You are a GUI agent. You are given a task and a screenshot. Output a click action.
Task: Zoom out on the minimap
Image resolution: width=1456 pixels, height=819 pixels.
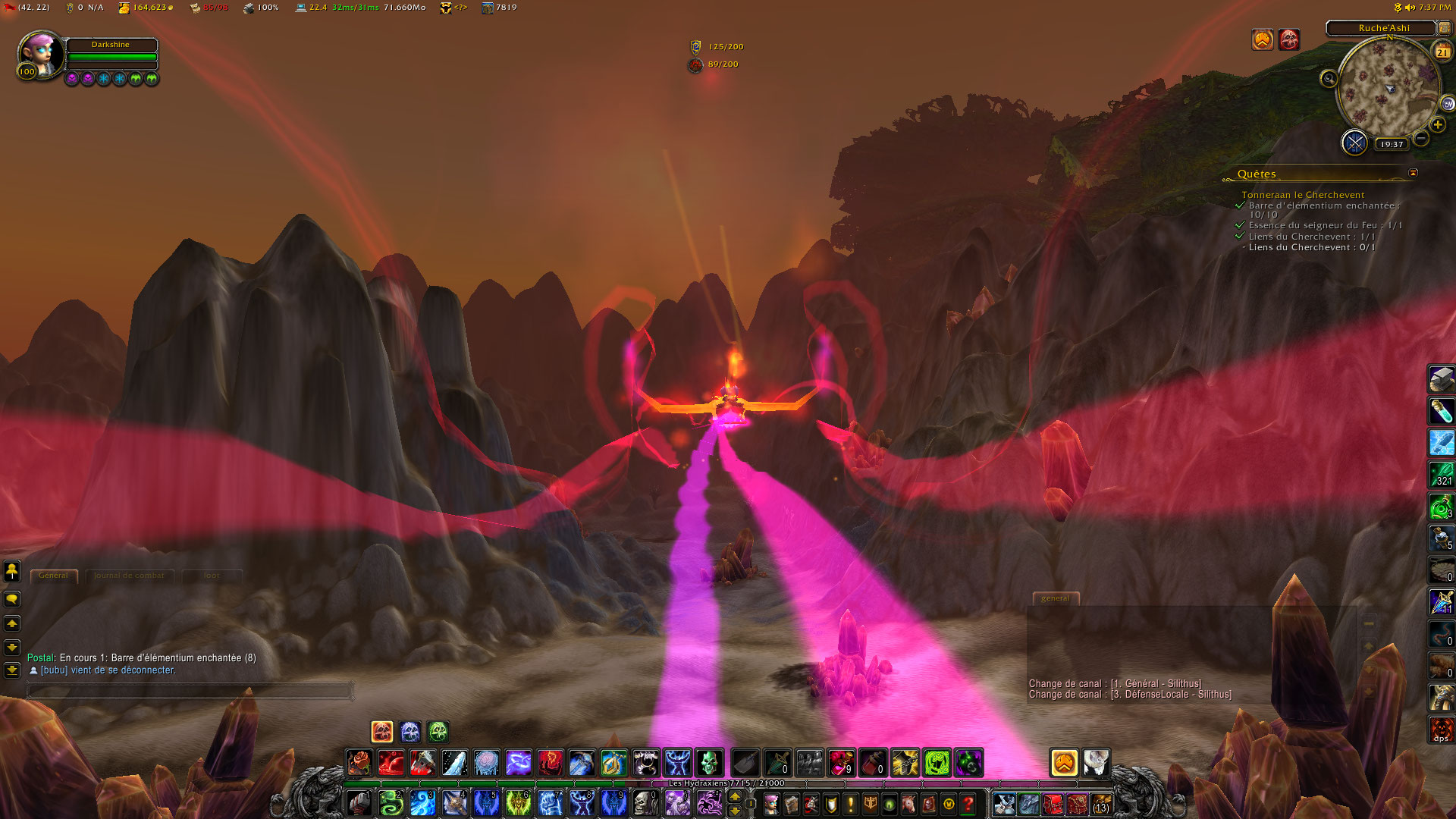tap(1421, 138)
